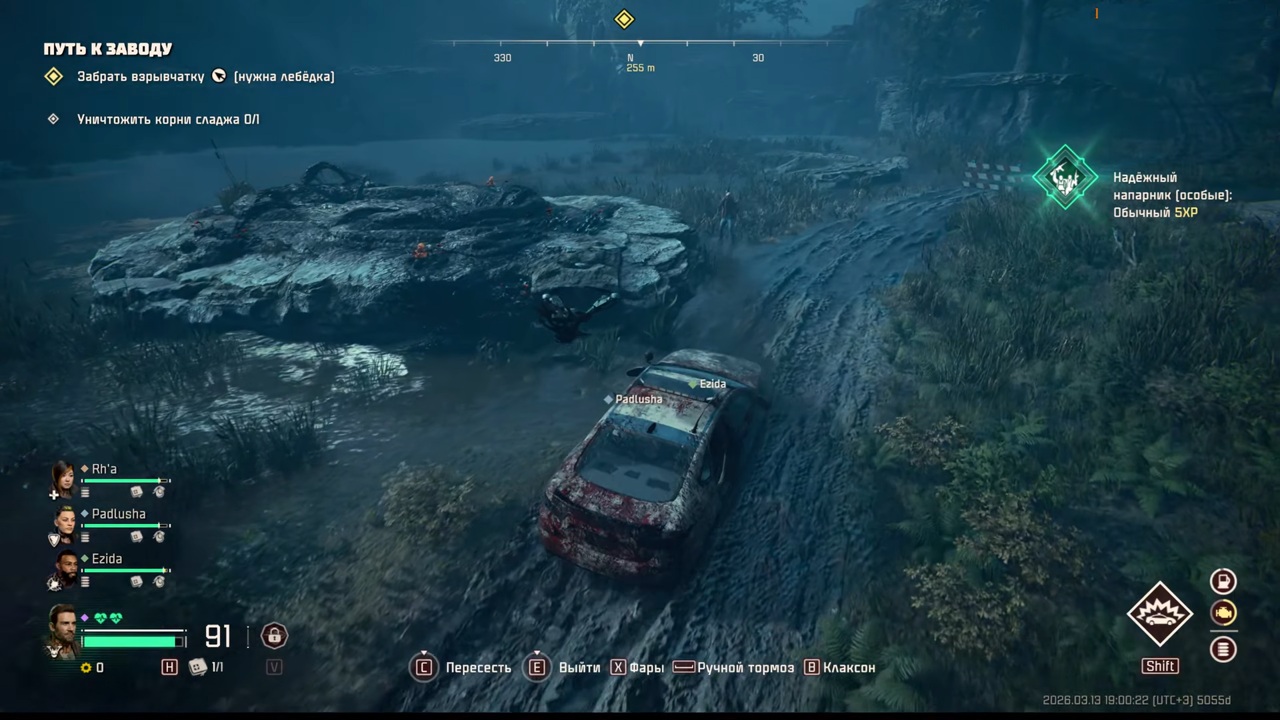Click the yellow objective marker on the compass

(624, 19)
